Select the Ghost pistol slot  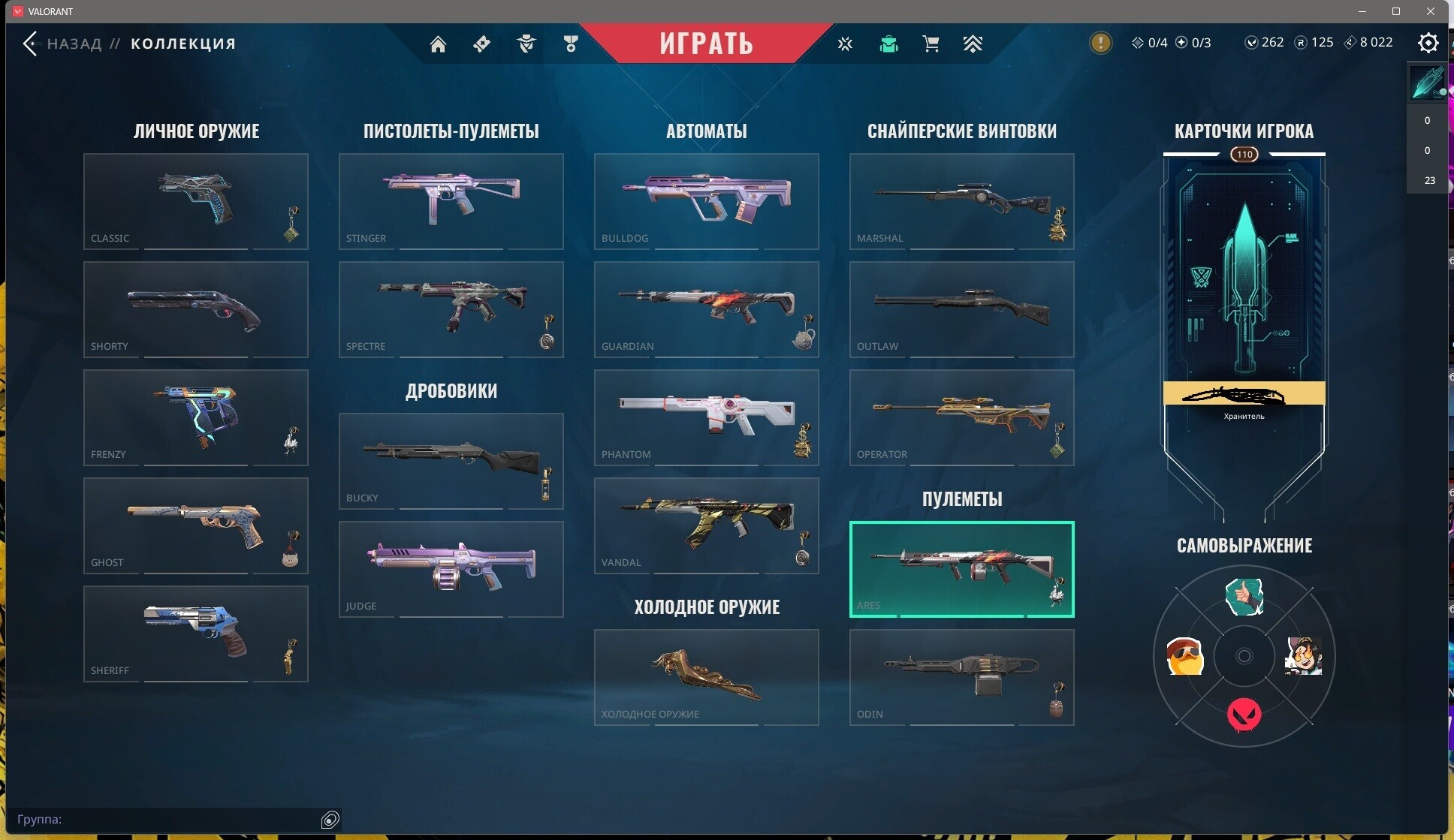195,525
